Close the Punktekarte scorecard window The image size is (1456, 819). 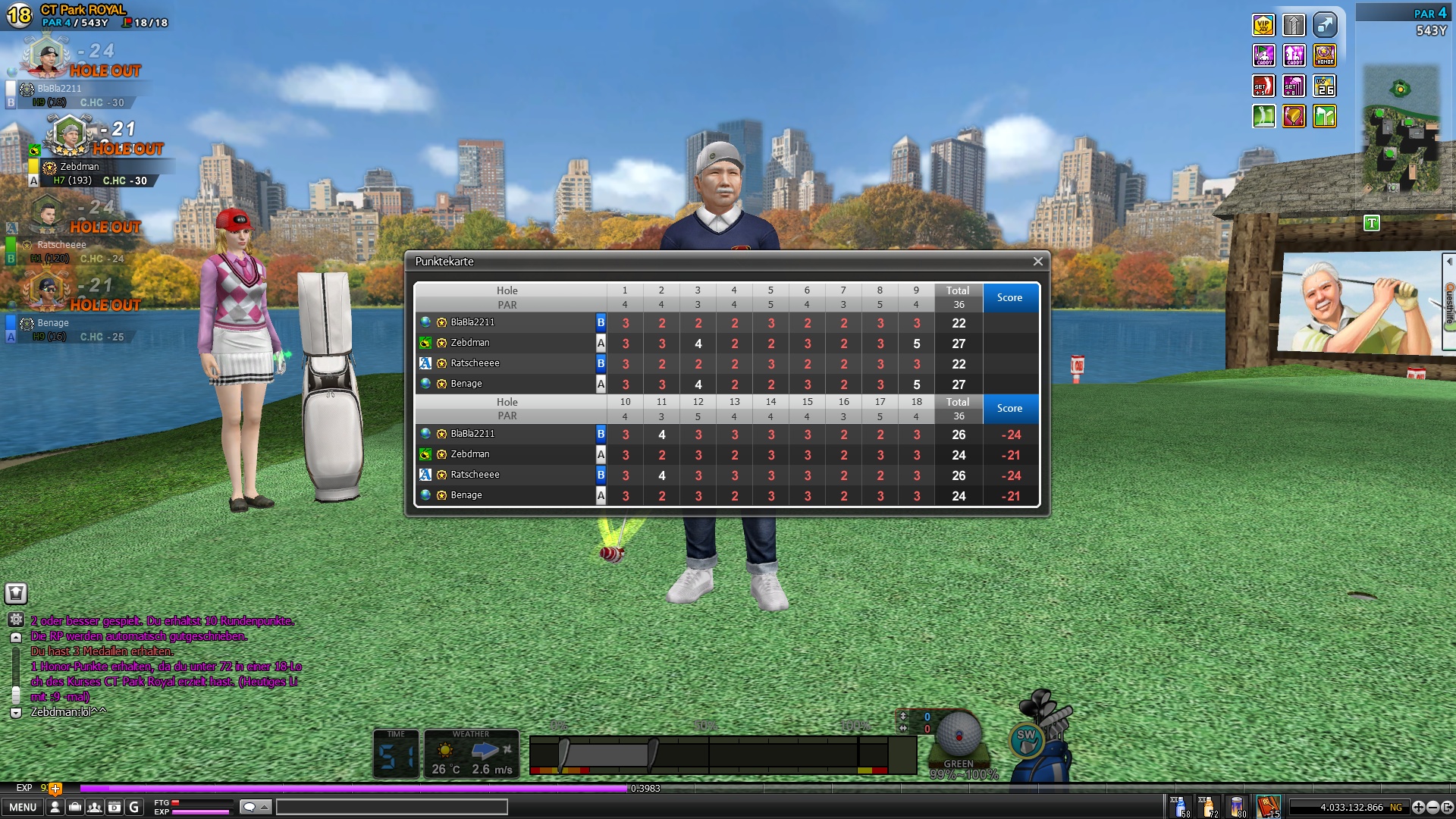(x=1037, y=262)
